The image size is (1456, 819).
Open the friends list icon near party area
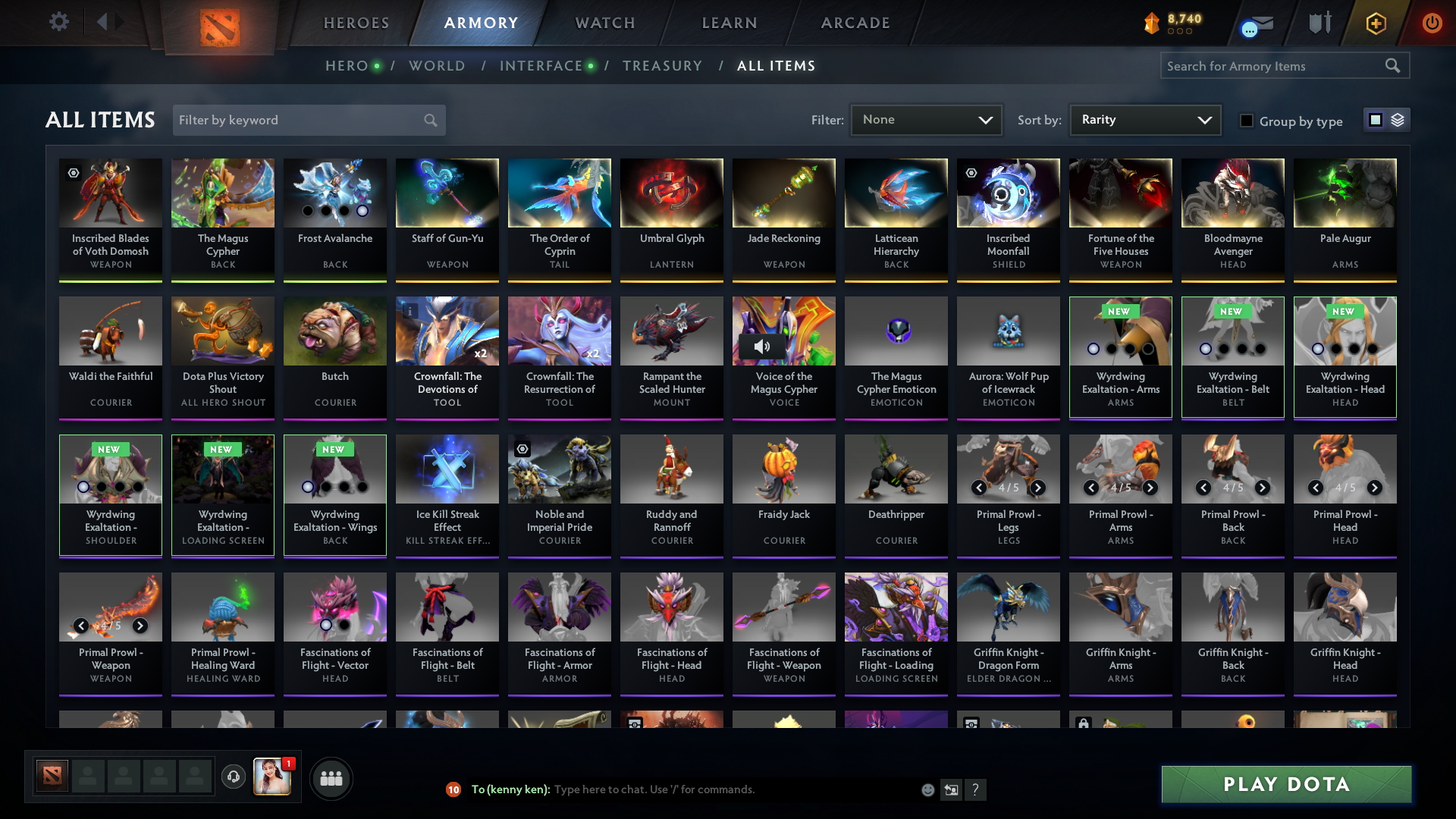click(331, 778)
